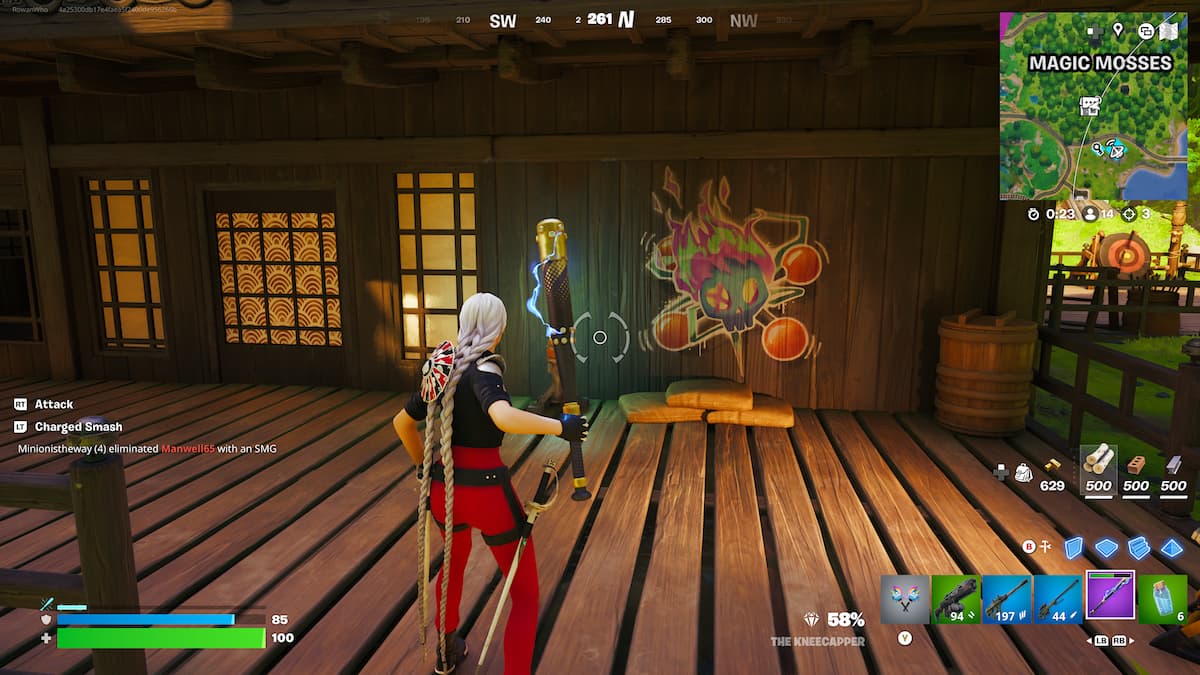Open the folded full-map icon
This screenshot has height=675, width=1200.
[x=1167, y=30]
